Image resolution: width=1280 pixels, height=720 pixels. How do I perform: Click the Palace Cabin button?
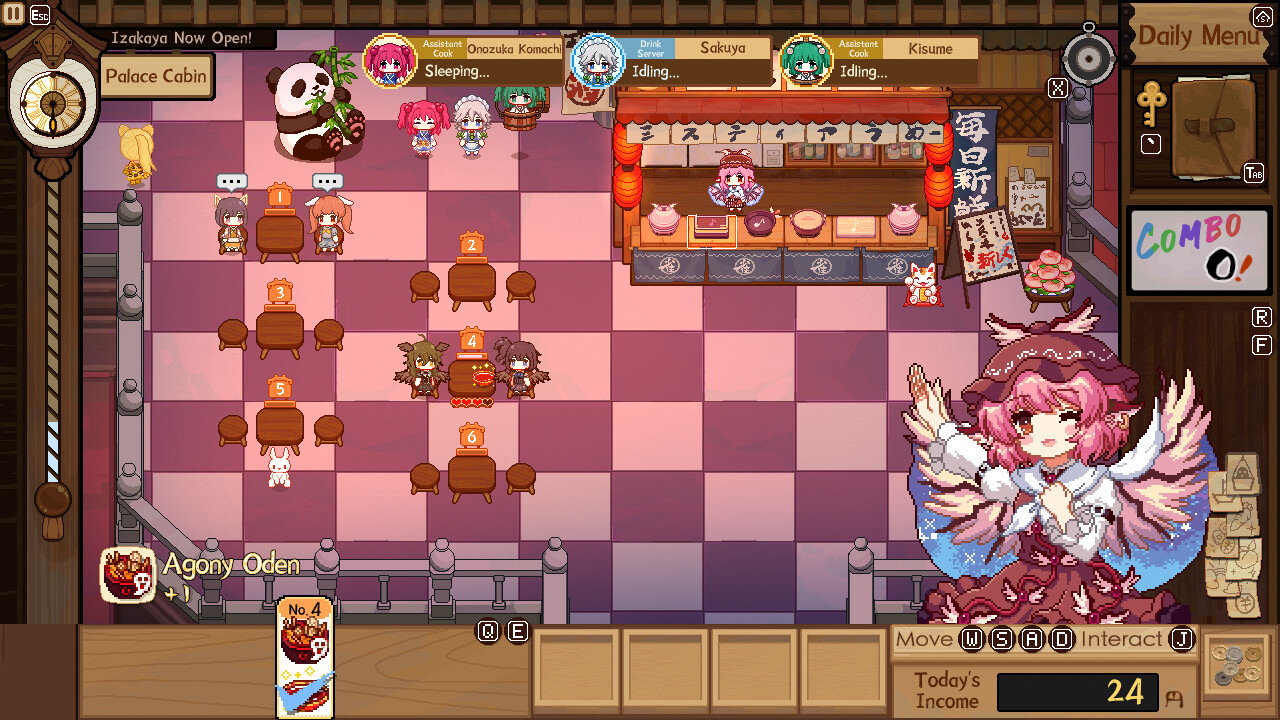tap(156, 76)
